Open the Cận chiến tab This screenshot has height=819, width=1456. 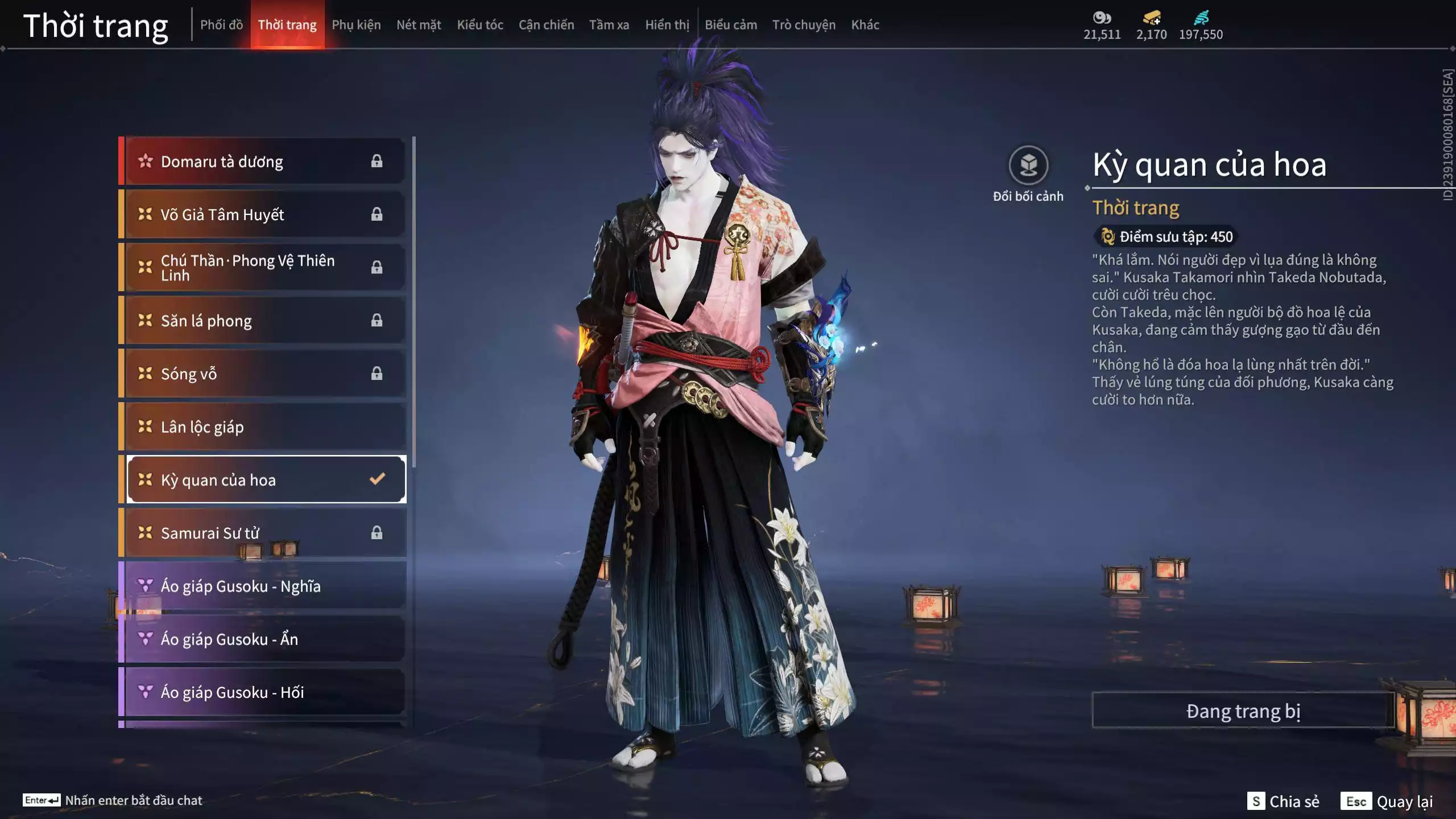pyautogui.click(x=546, y=25)
